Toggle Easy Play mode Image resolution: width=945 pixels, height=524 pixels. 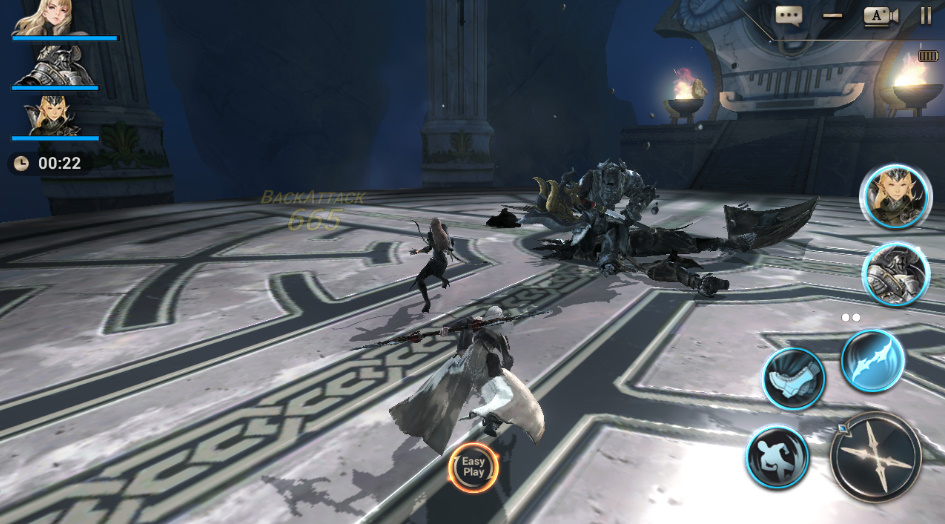click(473, 467)
